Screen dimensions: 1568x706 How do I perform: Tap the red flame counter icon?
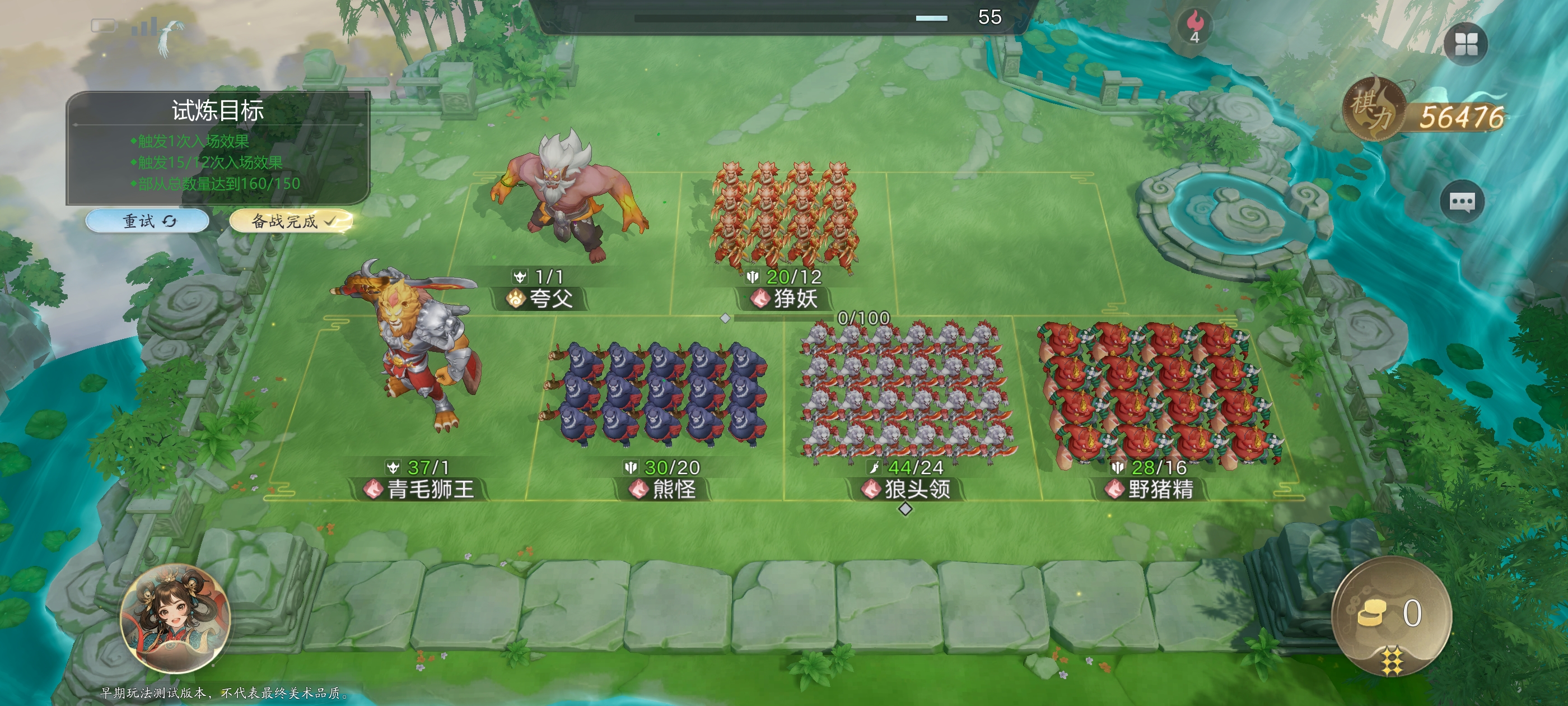[x=1195, y=26]
